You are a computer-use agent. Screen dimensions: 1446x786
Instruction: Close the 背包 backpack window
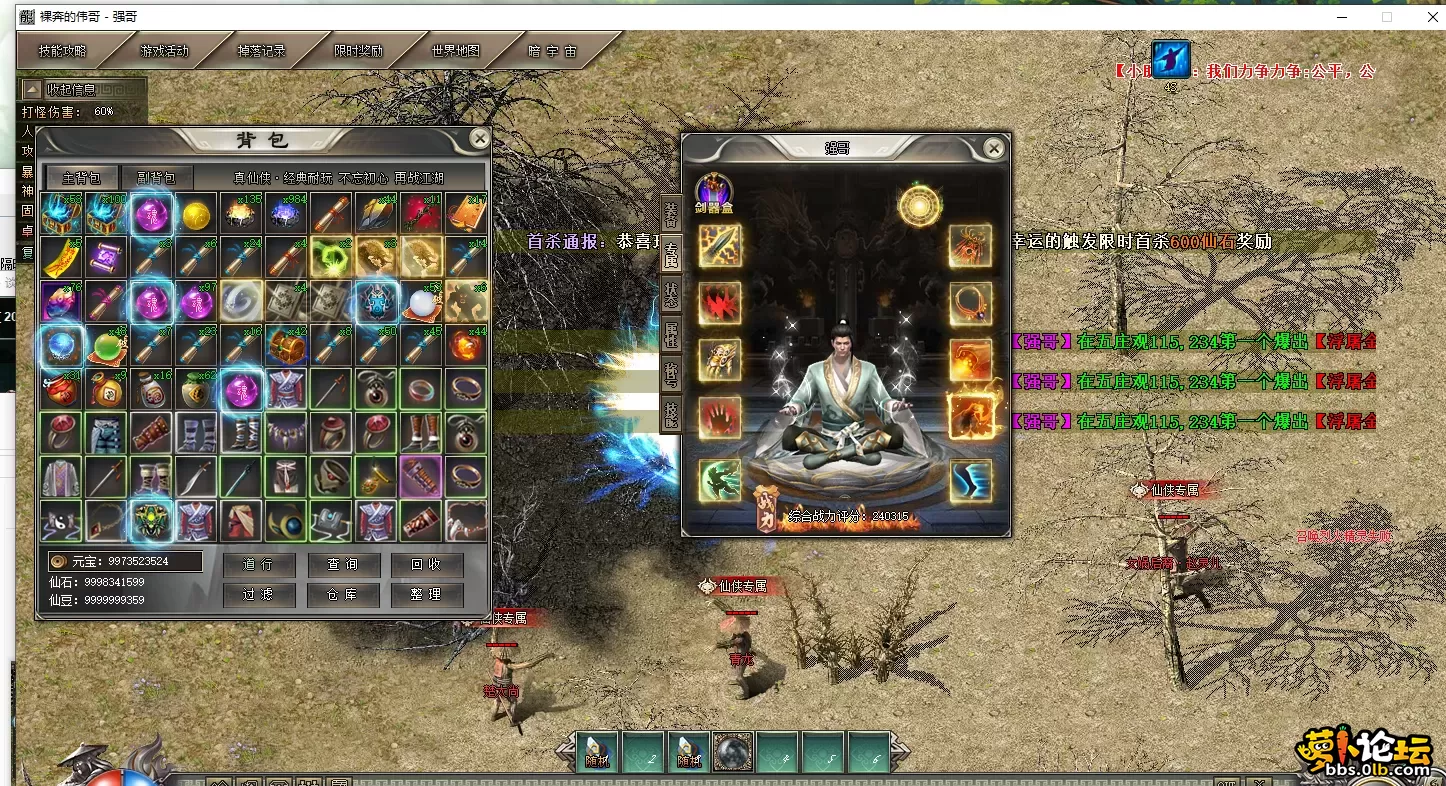pos(480,139)
